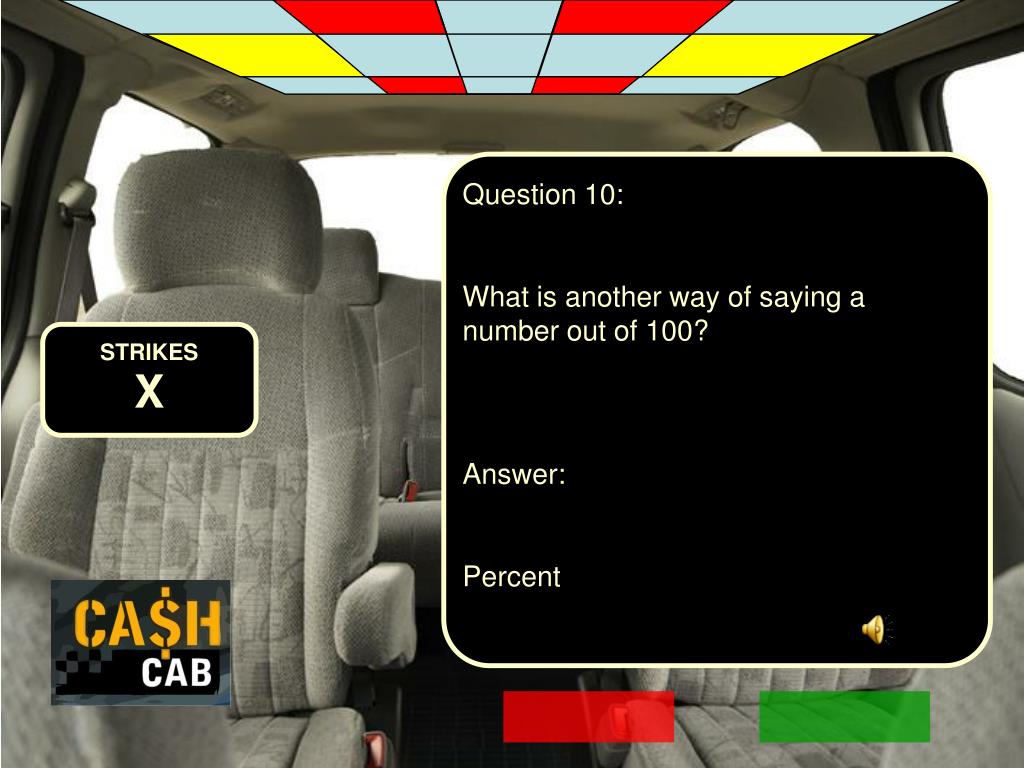Select the Cash Cab logo

[x=141, y=642]
